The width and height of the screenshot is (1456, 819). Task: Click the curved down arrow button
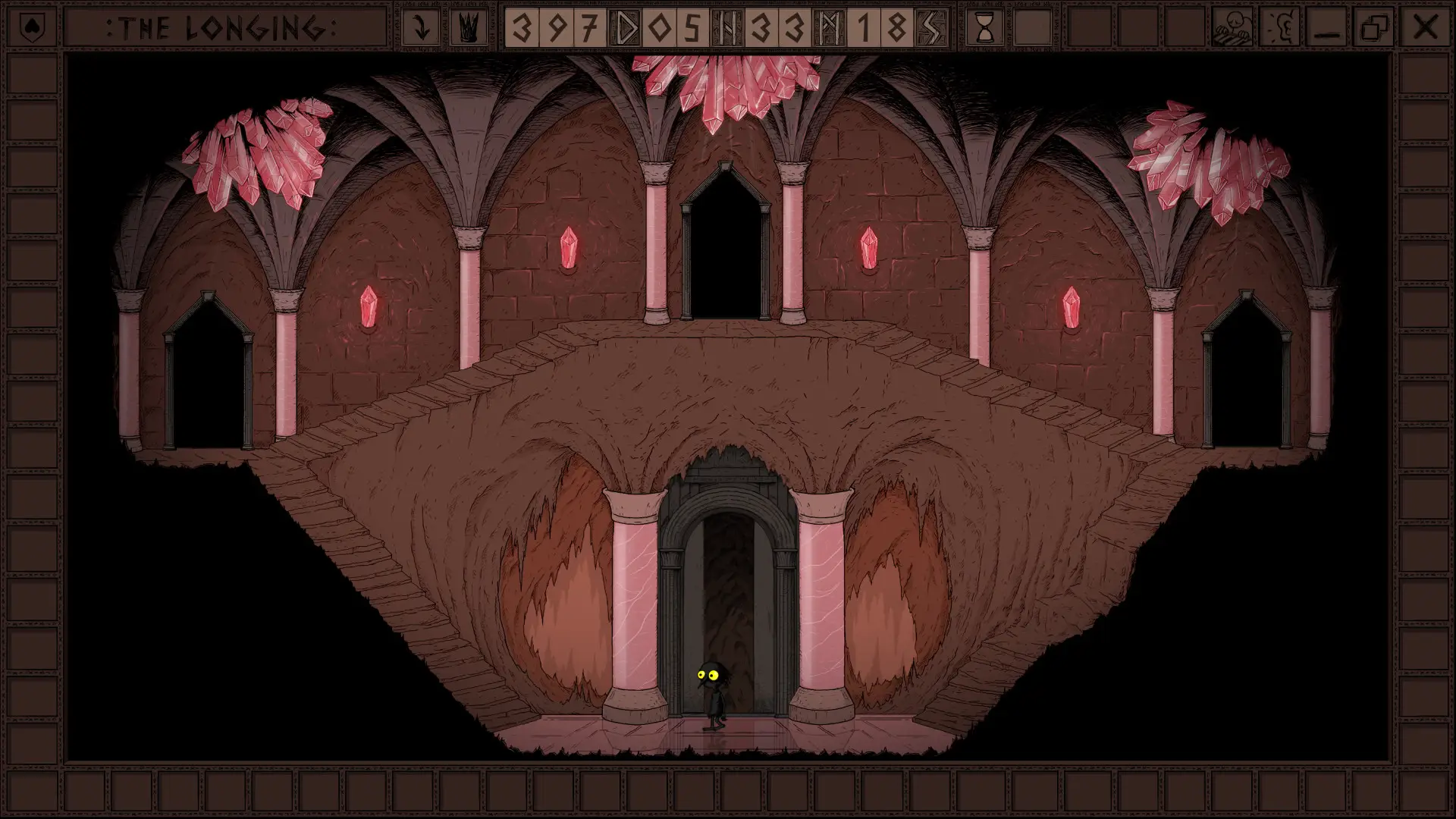[x=422, y=28]
